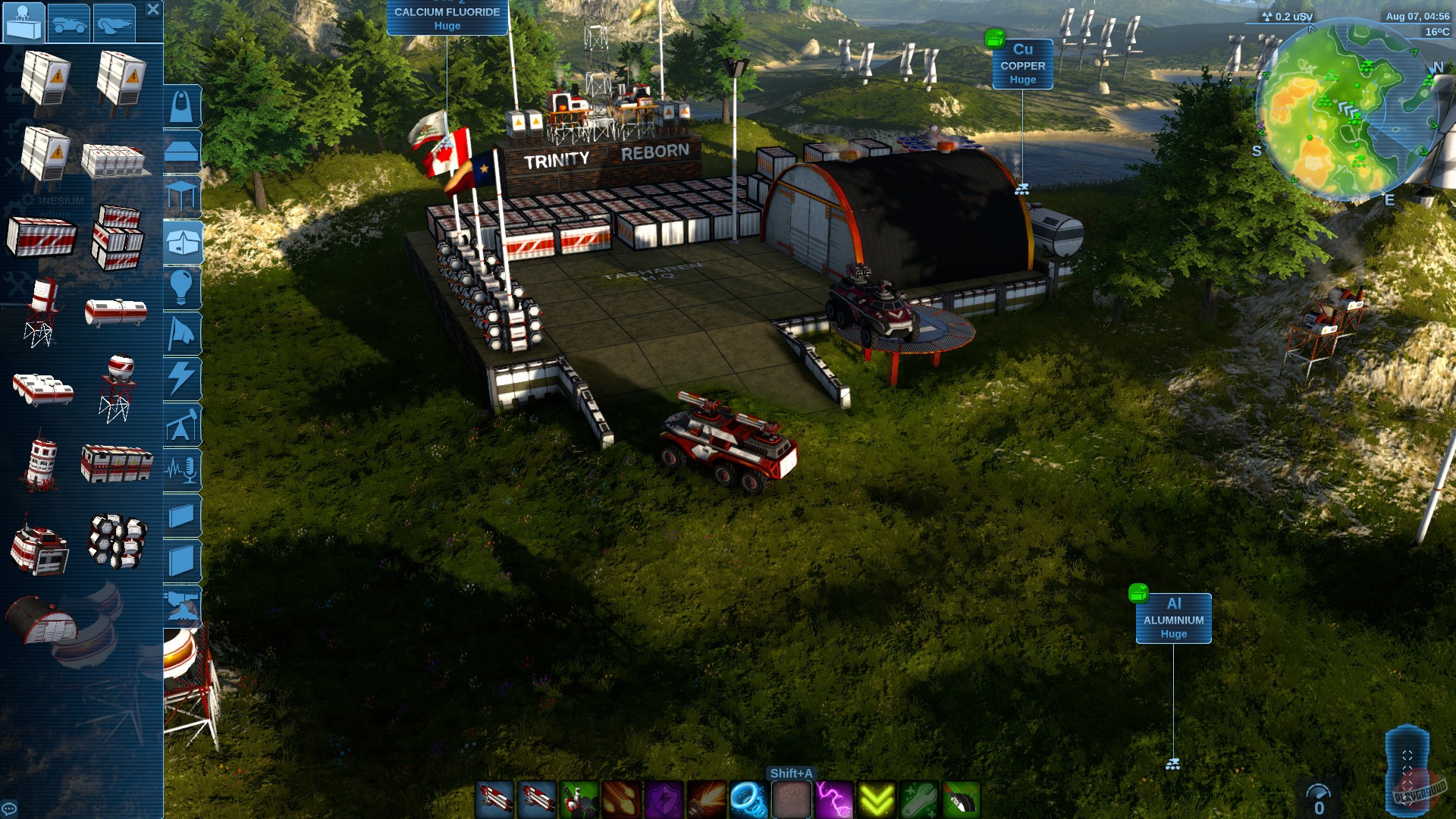The height and width of the screenshot is (819, 1456).
Task: Click the Al ALUMINIUM Huge resource label
Action: click(x=1172, y=619)
